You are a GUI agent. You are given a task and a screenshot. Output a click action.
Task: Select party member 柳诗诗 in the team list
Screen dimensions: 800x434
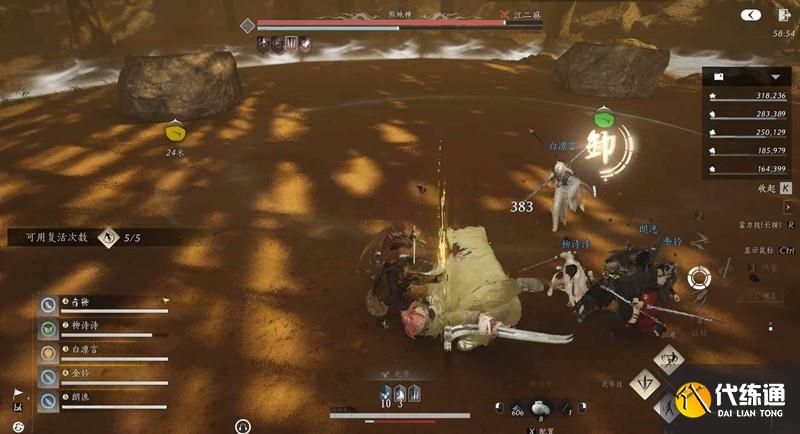[100, 327]
